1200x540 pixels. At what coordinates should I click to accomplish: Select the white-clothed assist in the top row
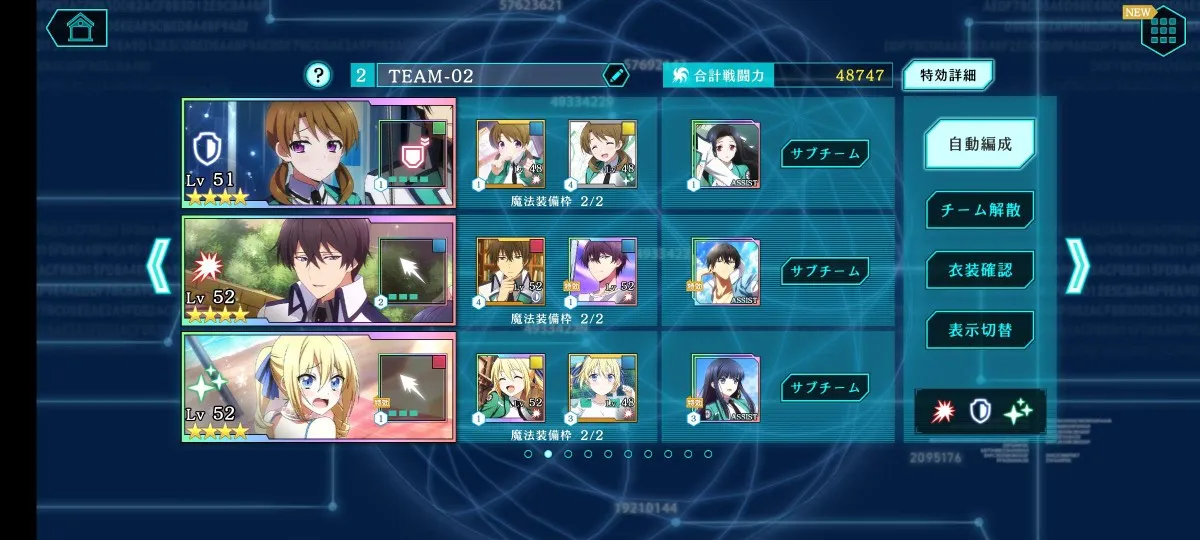tap(726, 155)
